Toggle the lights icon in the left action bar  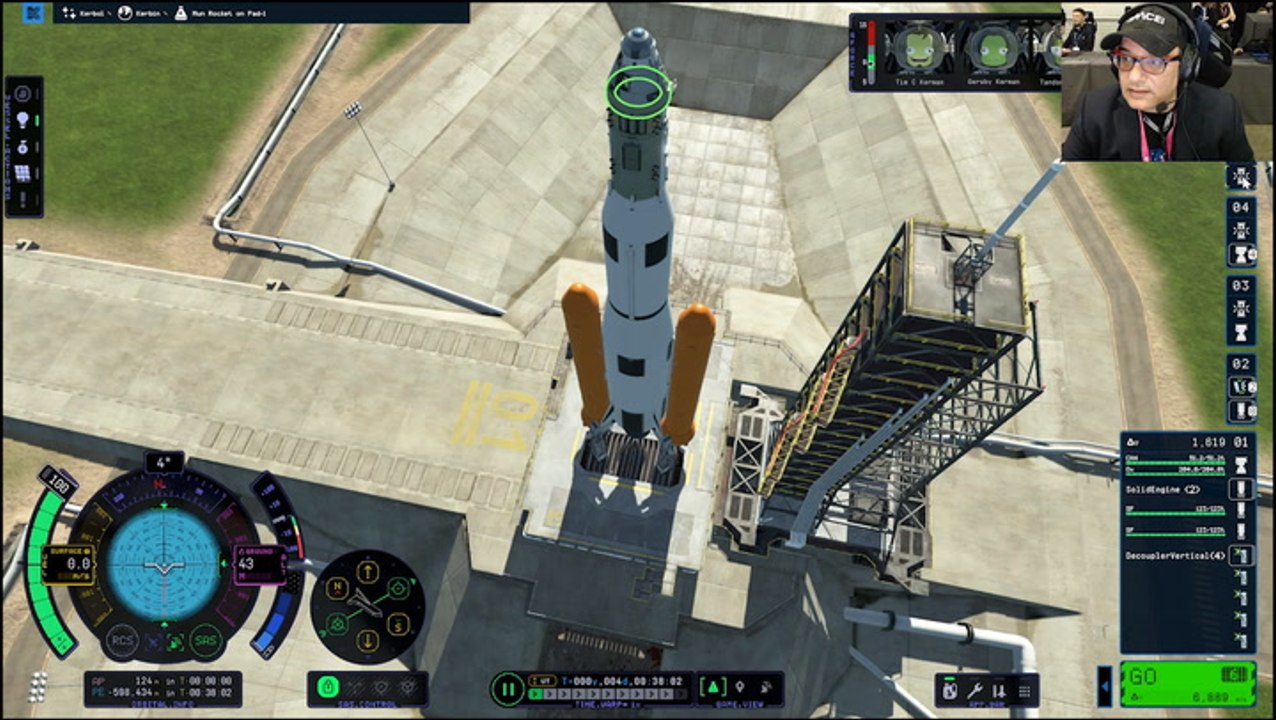coord(23,120)
